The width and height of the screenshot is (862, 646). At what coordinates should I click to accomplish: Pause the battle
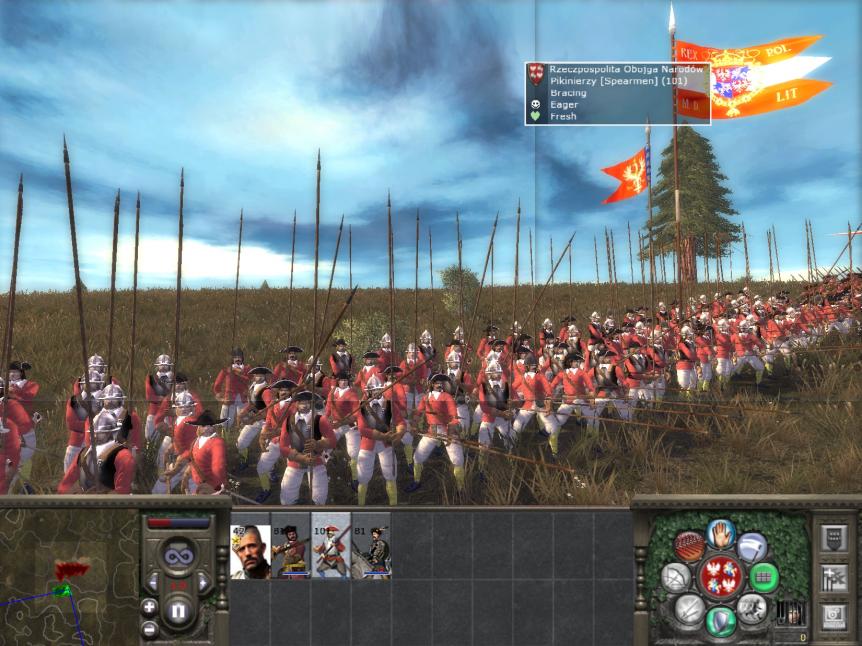(x=178, y=609)
